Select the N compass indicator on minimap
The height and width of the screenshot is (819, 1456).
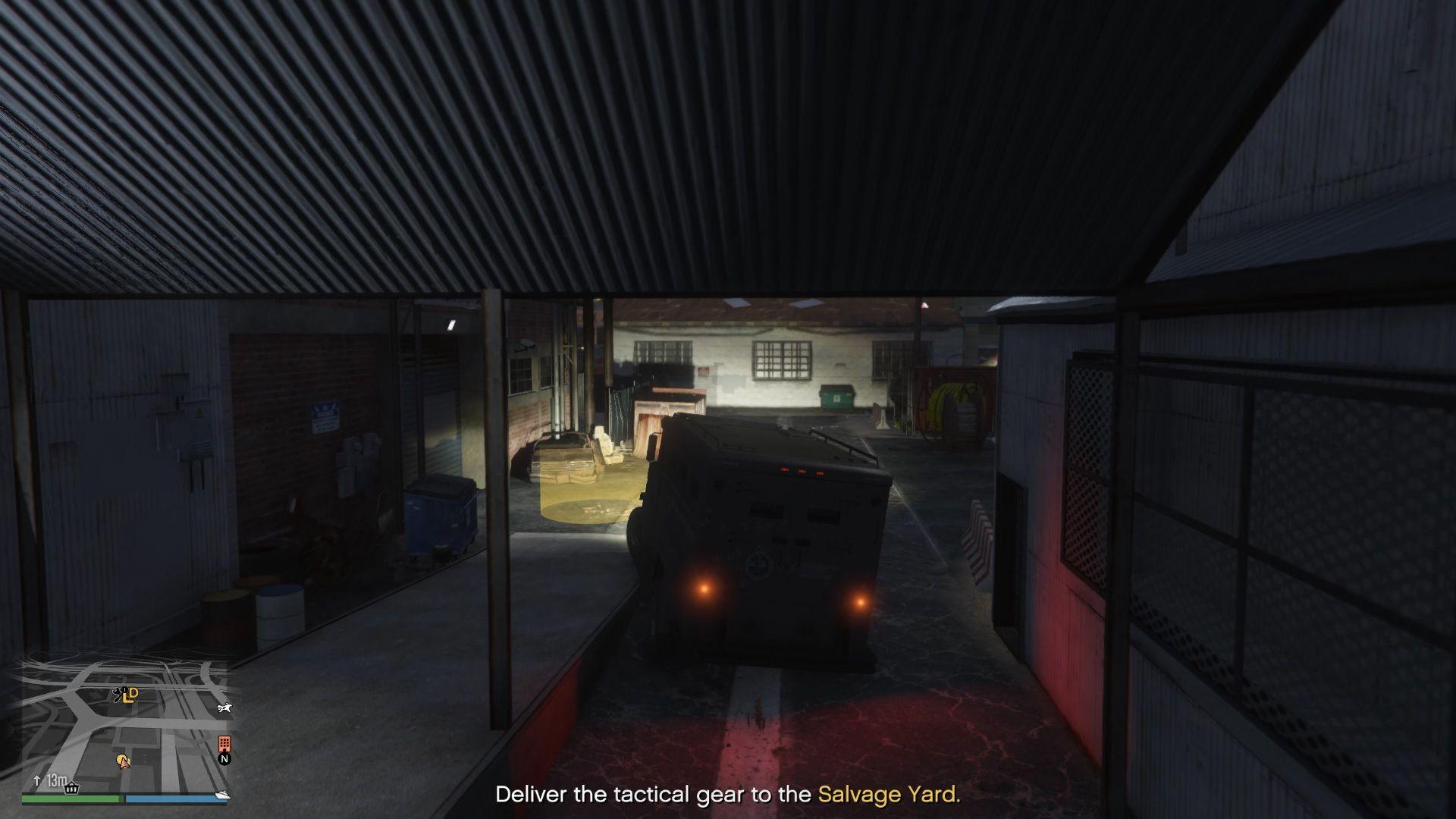225,759
